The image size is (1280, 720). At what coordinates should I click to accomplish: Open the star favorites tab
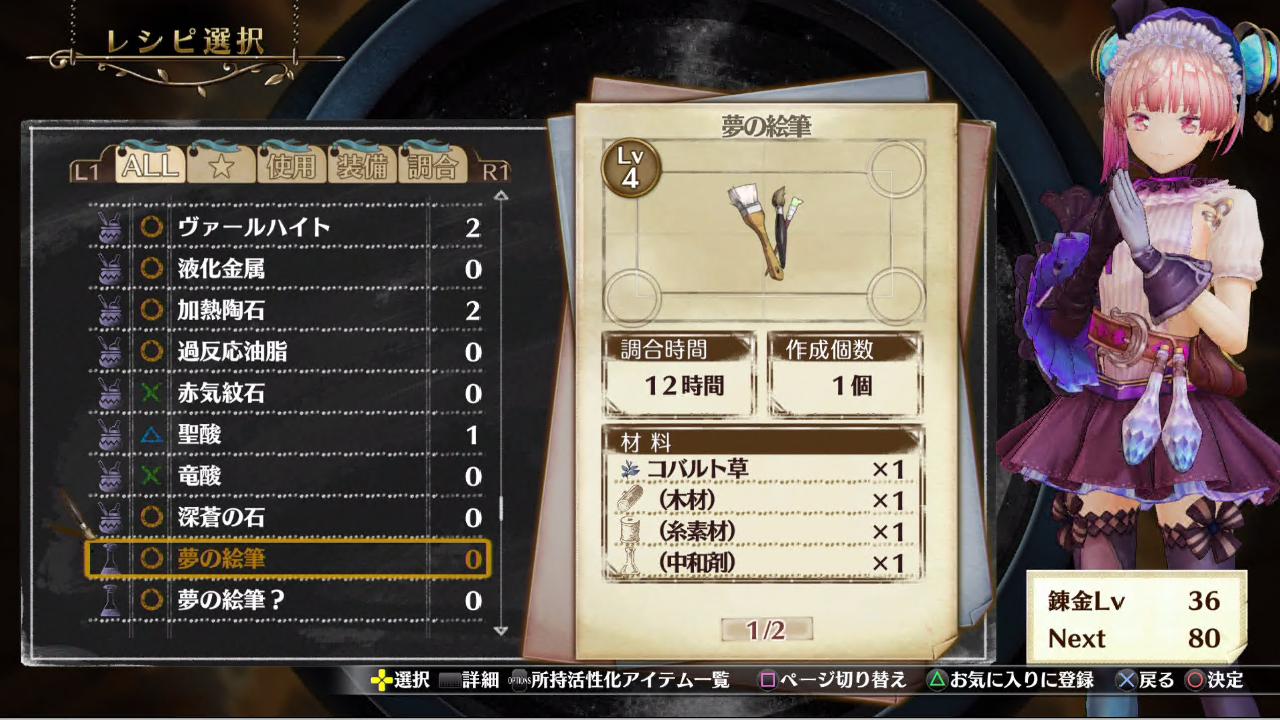[220, 166]
